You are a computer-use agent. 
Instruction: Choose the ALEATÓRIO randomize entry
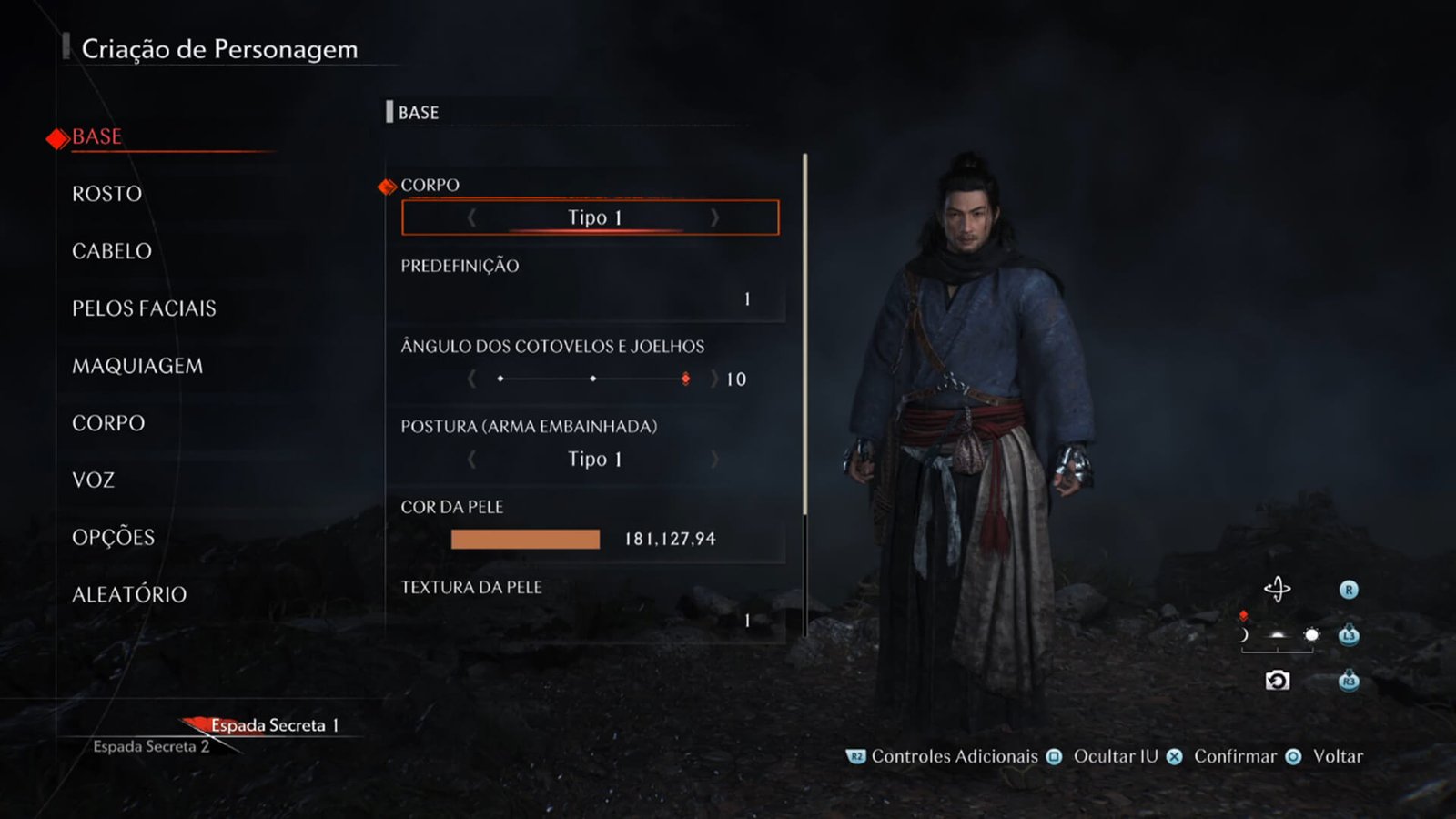click(129, 595)
